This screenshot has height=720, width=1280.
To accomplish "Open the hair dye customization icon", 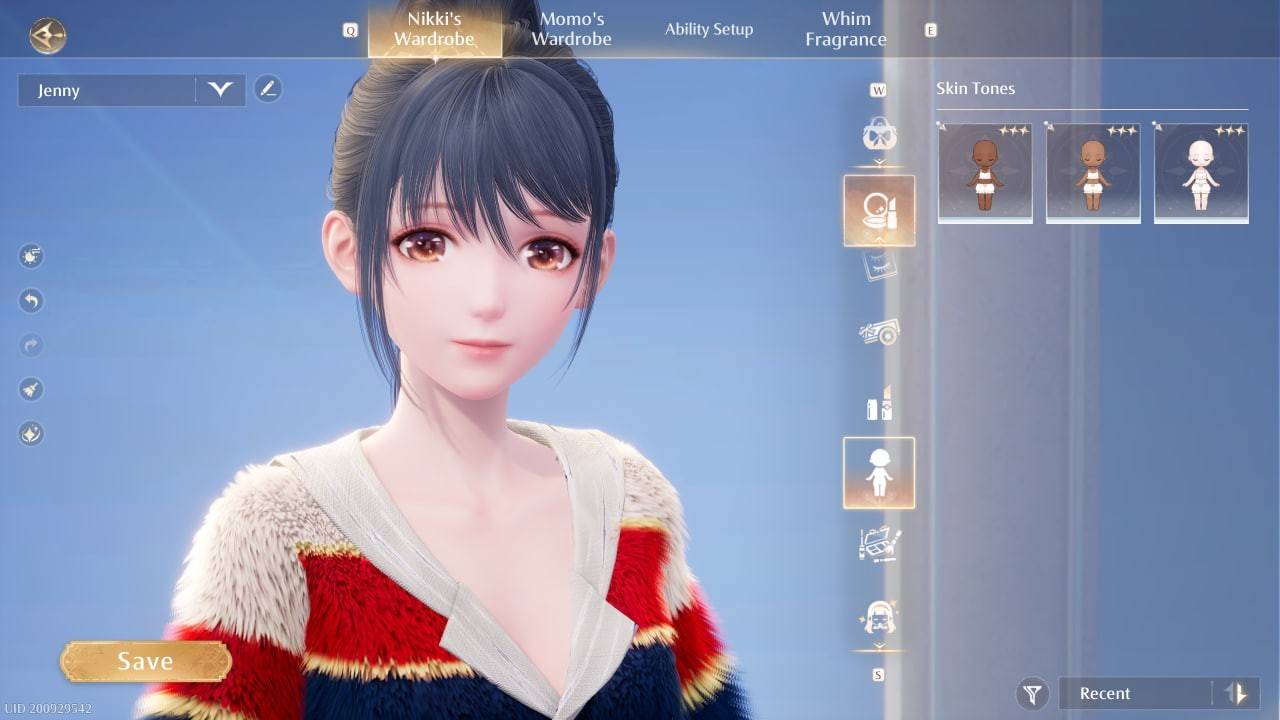I will [879, 406].
